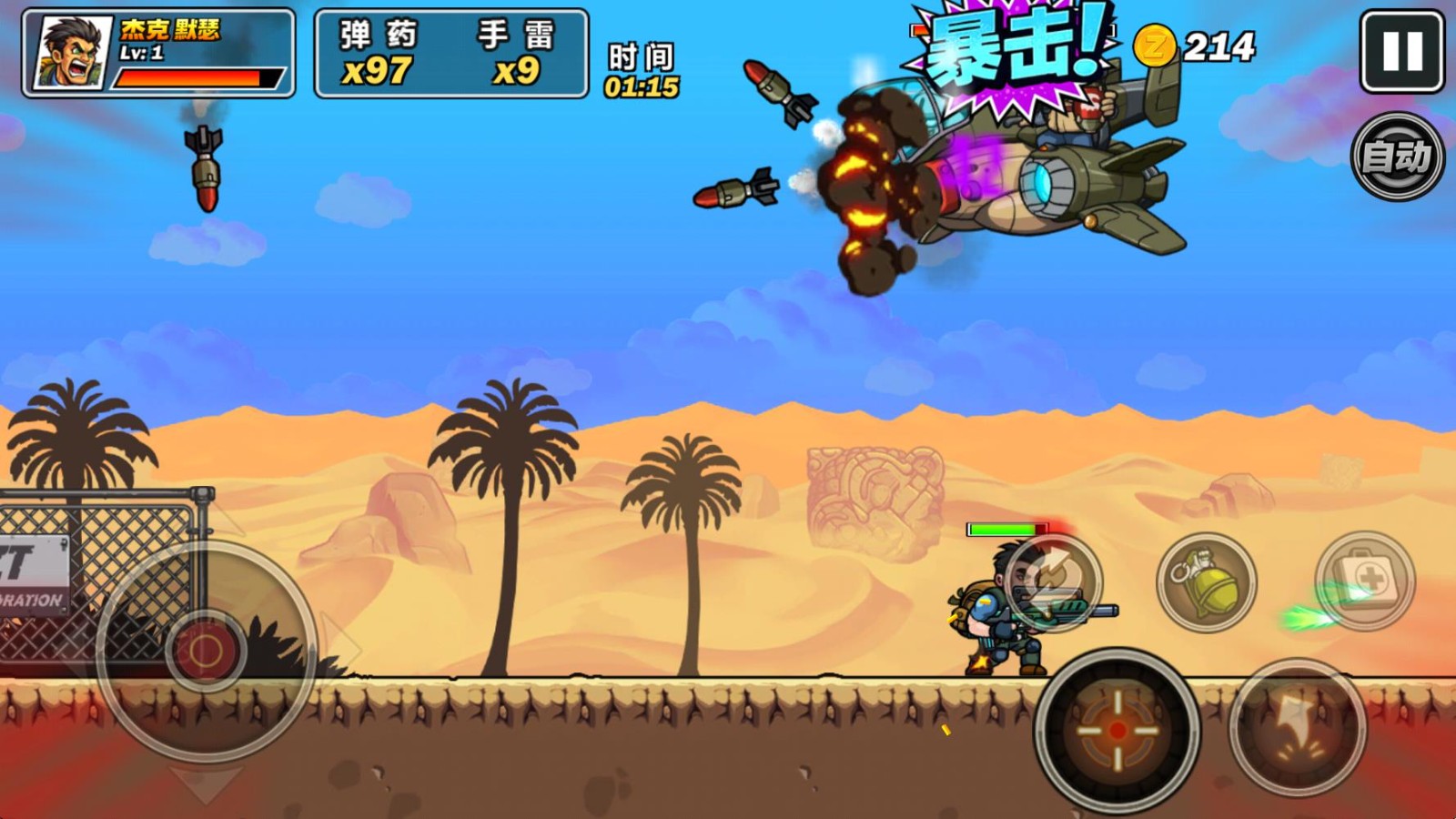The width and height of the screenshot is (1456, 819).
Task: Pause the game
Action: (x=1401, y=52)
